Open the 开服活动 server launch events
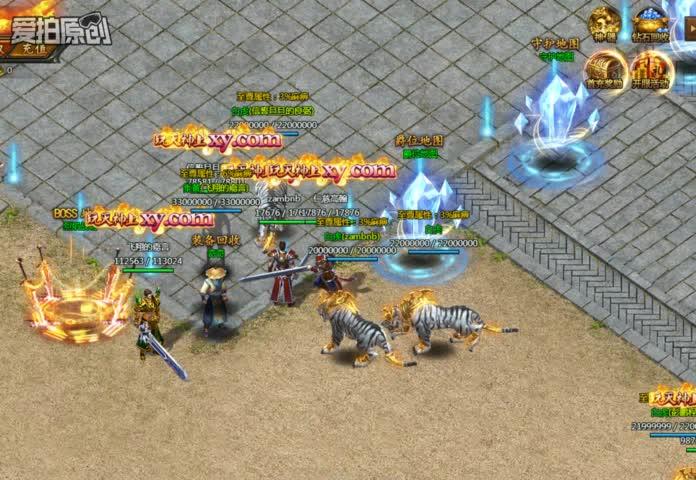 pos(652,70)
